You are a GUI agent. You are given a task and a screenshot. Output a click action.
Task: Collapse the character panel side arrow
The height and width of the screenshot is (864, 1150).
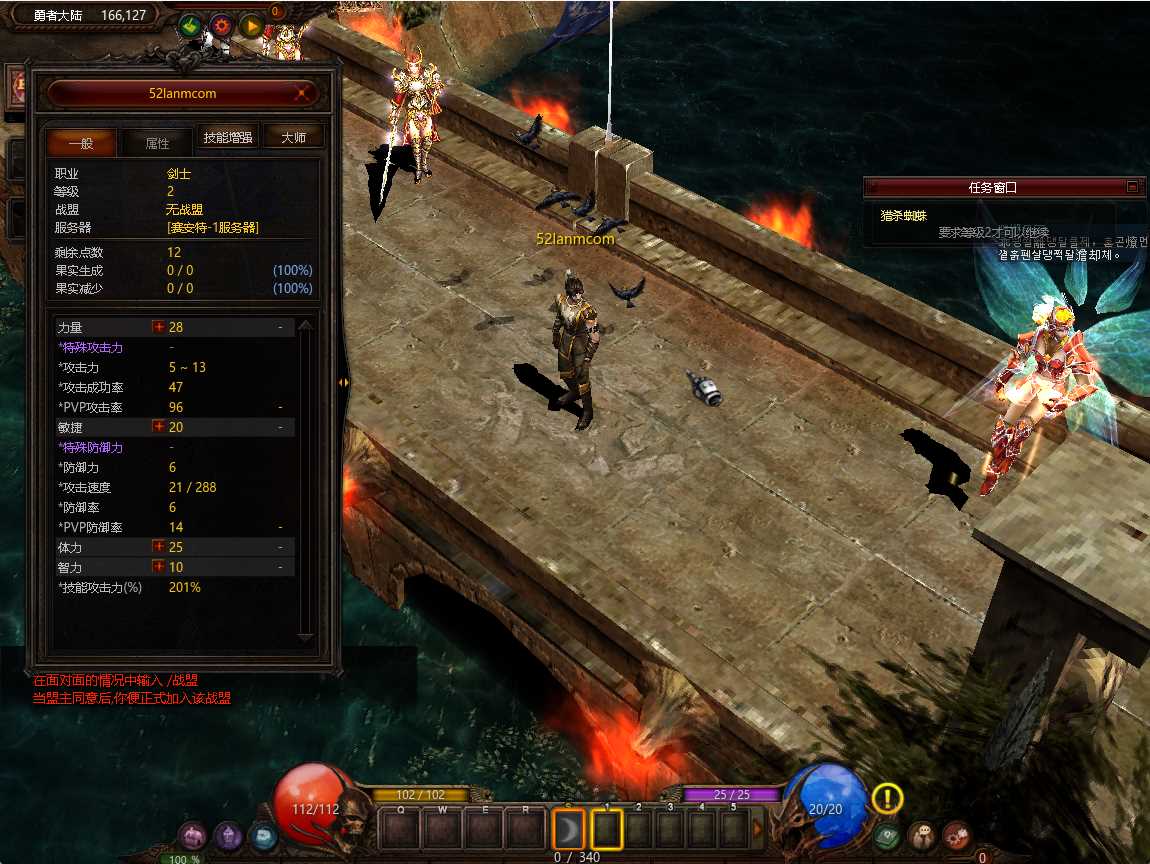344,381
